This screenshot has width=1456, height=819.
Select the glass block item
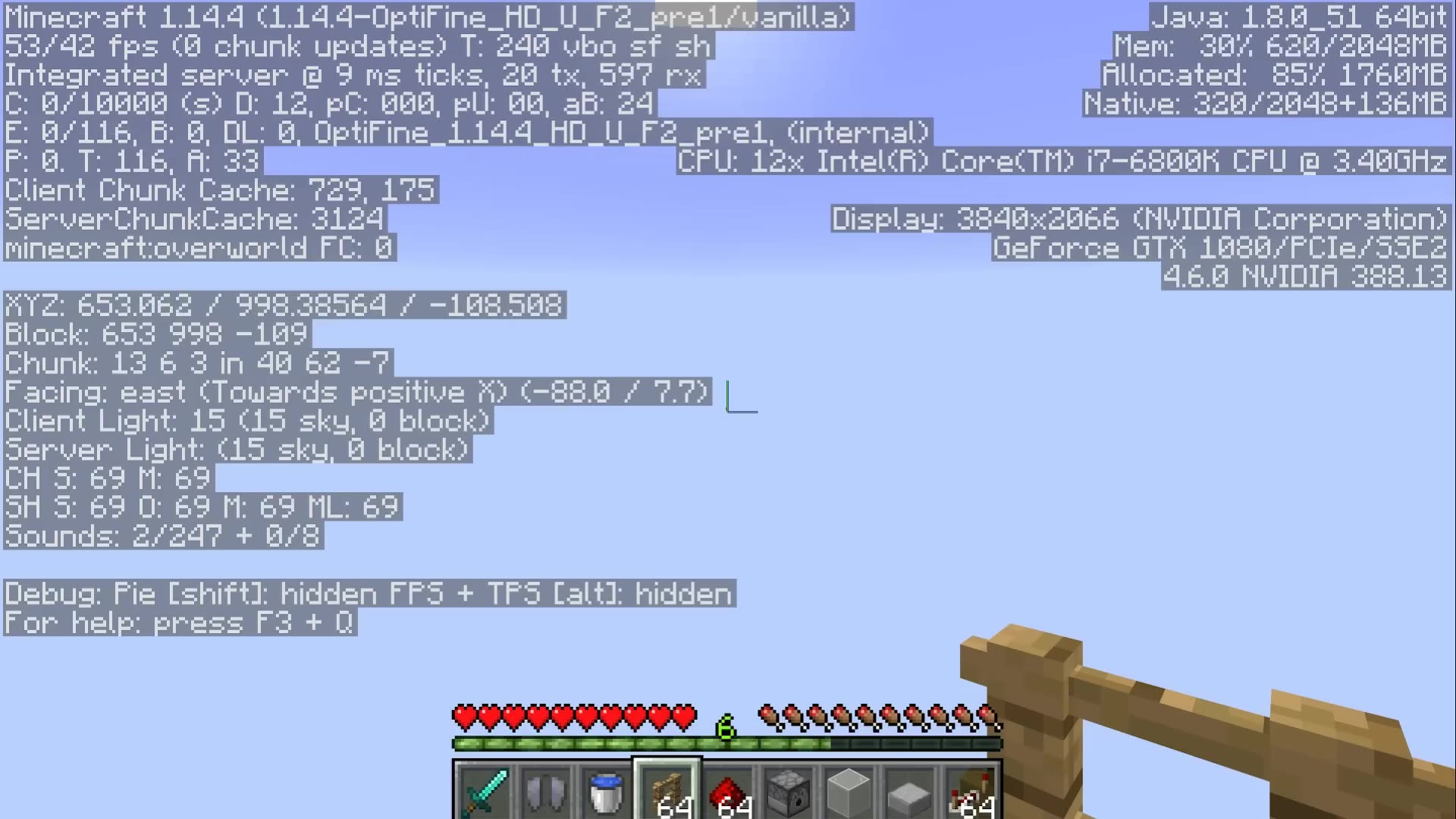click(x=849, y=792)
